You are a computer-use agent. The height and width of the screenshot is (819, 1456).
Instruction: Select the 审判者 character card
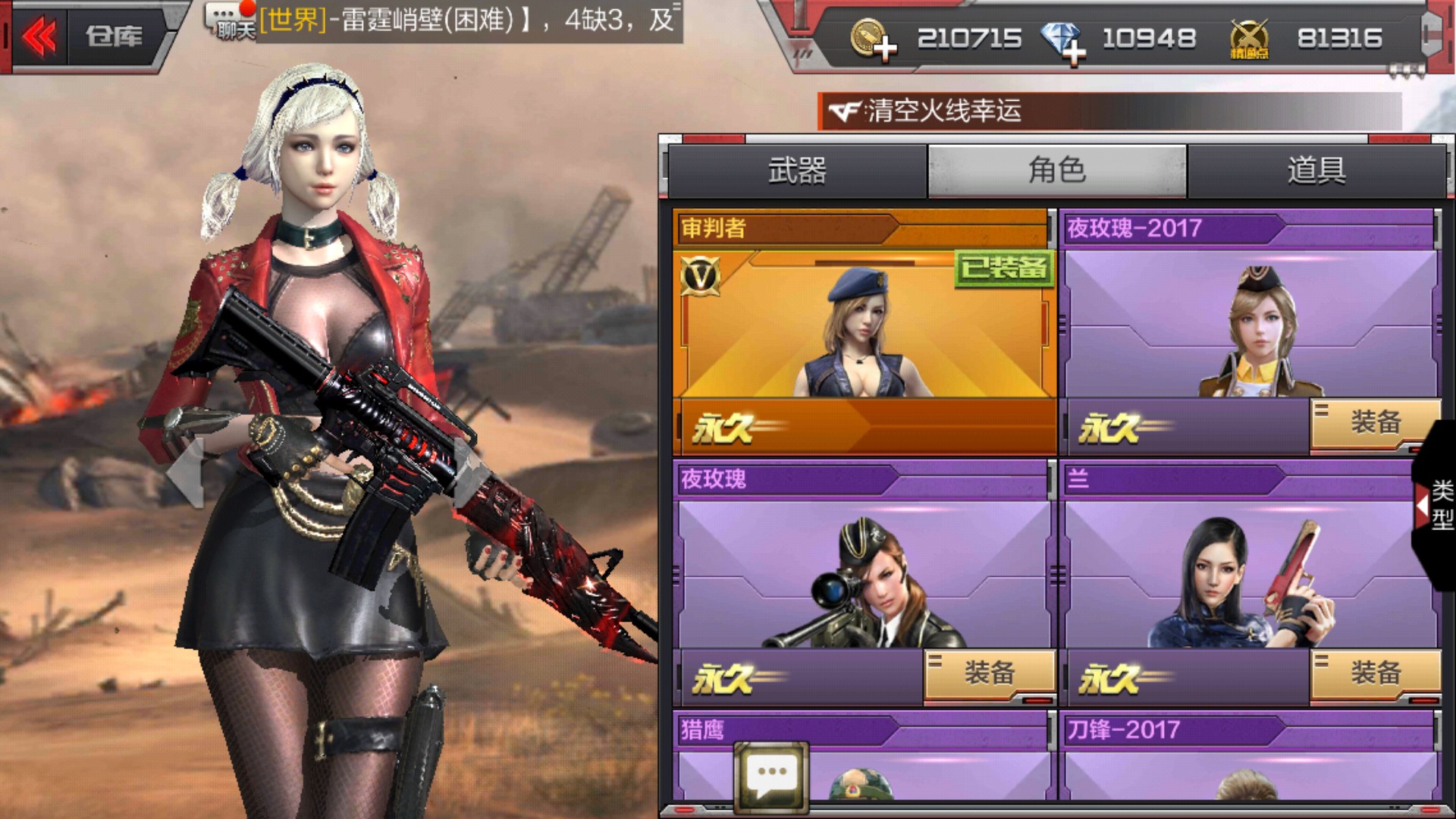pyautogui.click(x=864, y=326)
